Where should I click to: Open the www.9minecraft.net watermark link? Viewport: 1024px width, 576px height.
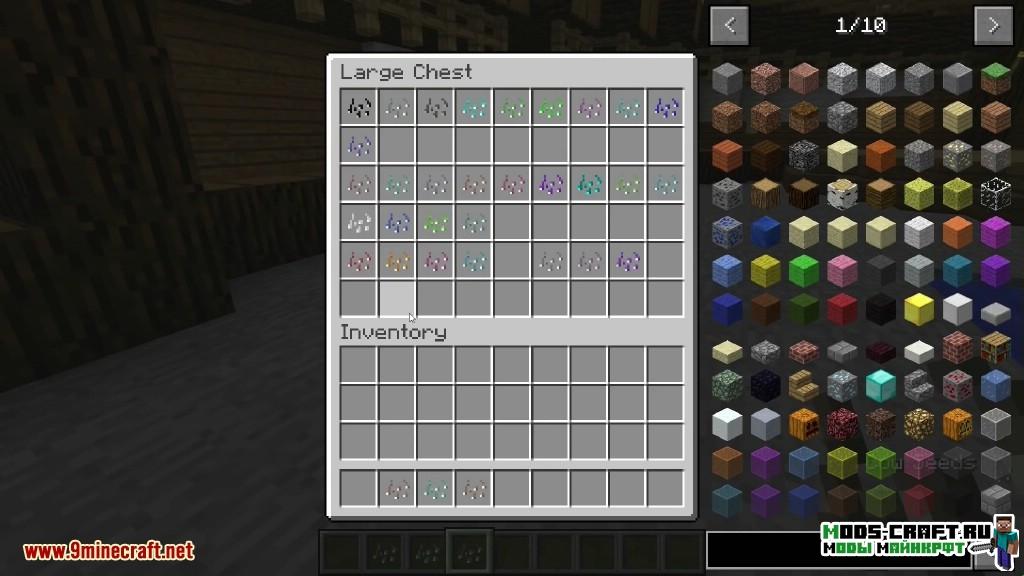(x=109, y=550)
